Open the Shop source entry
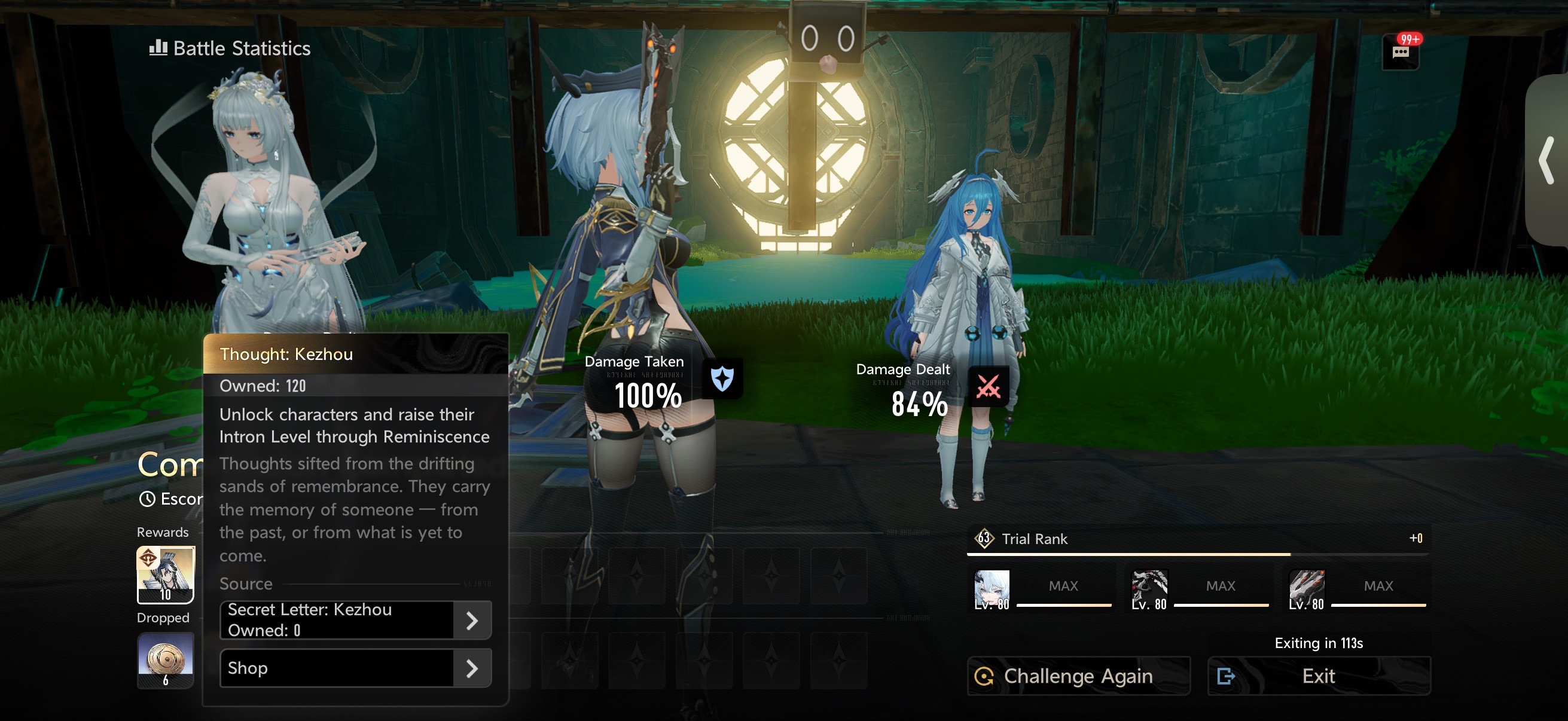 (355, 668)
